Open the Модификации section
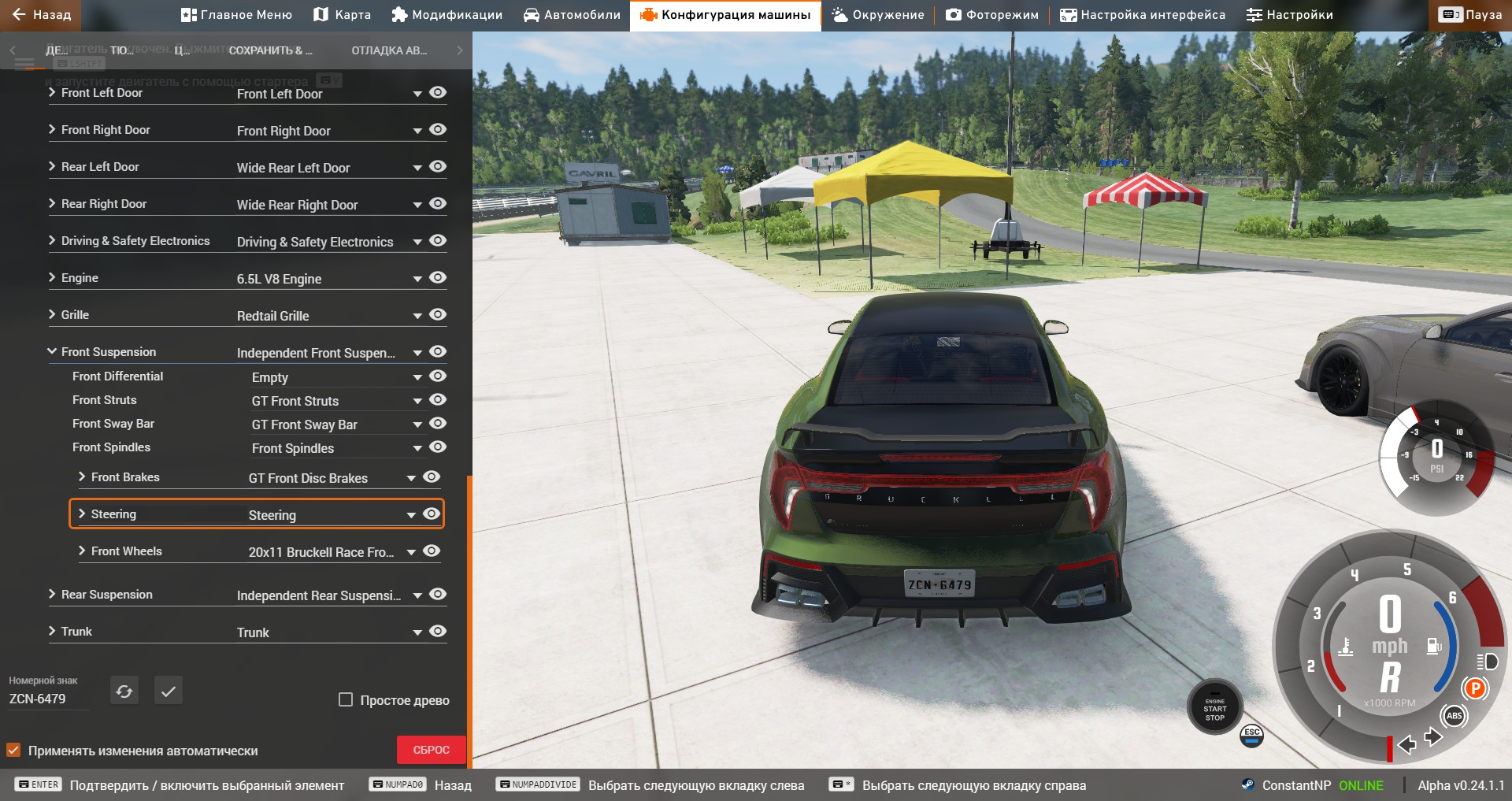 click(x=447, y=15)
